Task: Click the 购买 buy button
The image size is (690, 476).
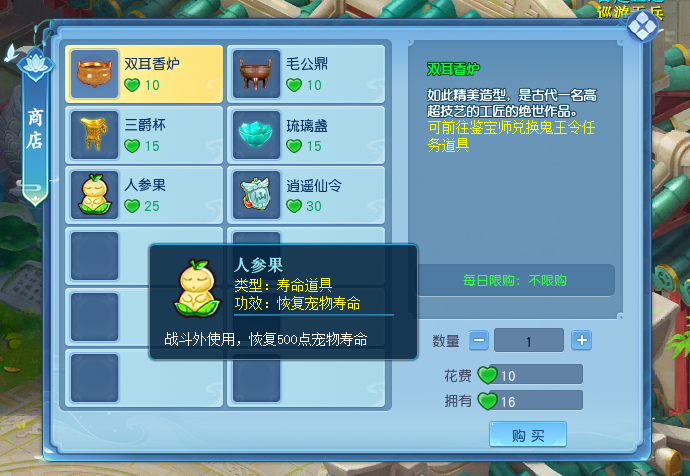Action: pos(527,434)
